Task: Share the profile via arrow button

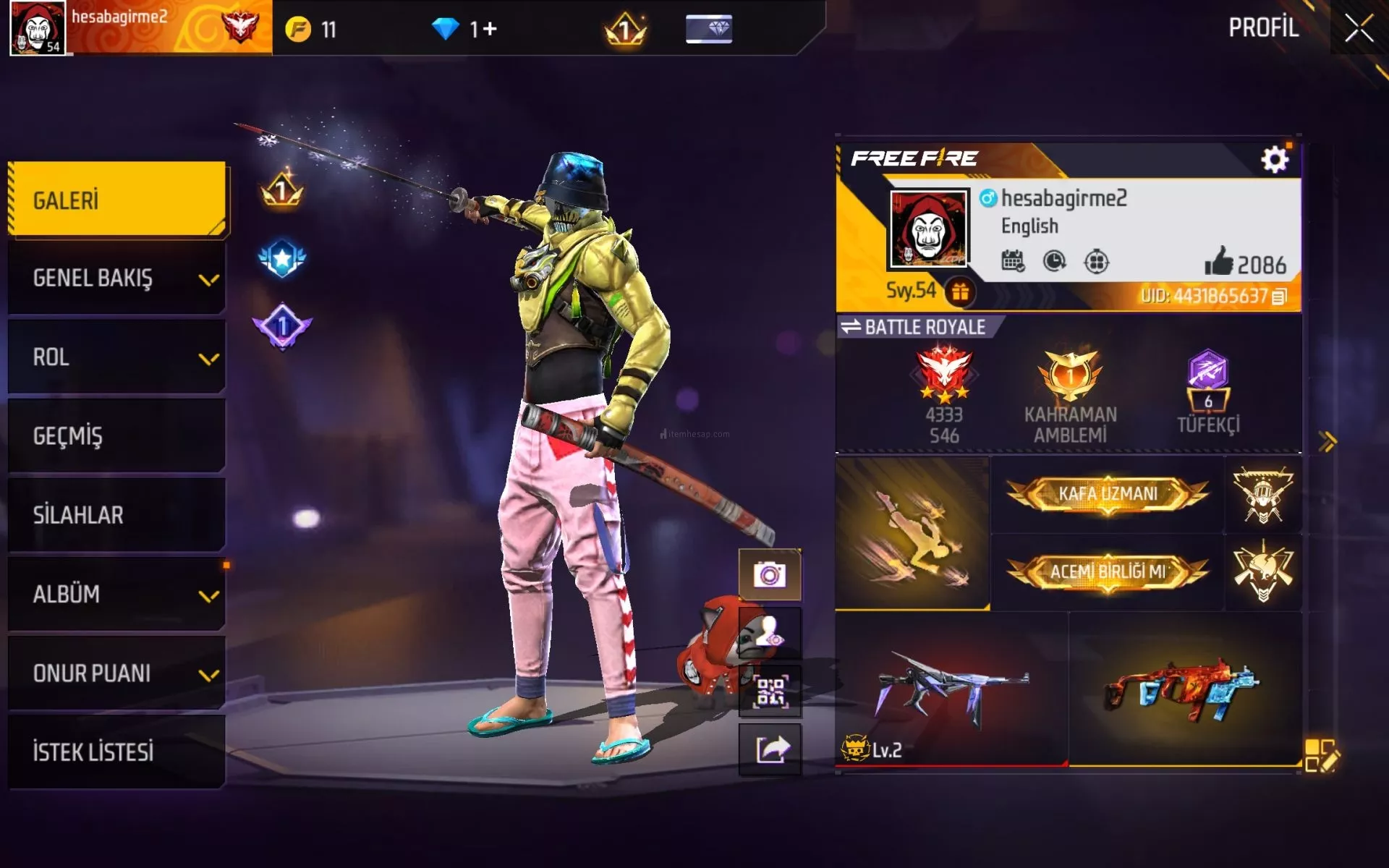Action: 770,749
